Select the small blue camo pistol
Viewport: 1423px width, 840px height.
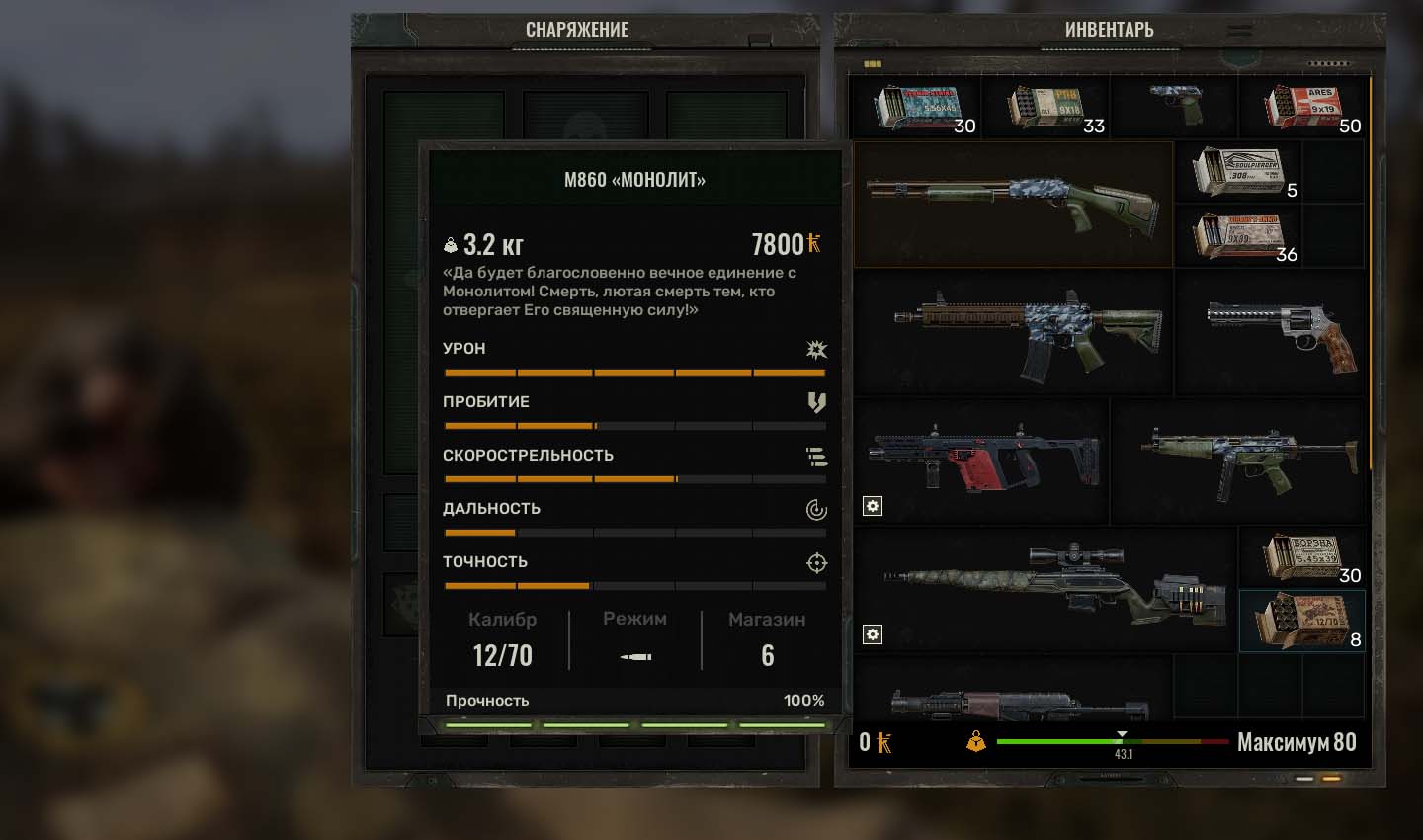coord(1175,104)
